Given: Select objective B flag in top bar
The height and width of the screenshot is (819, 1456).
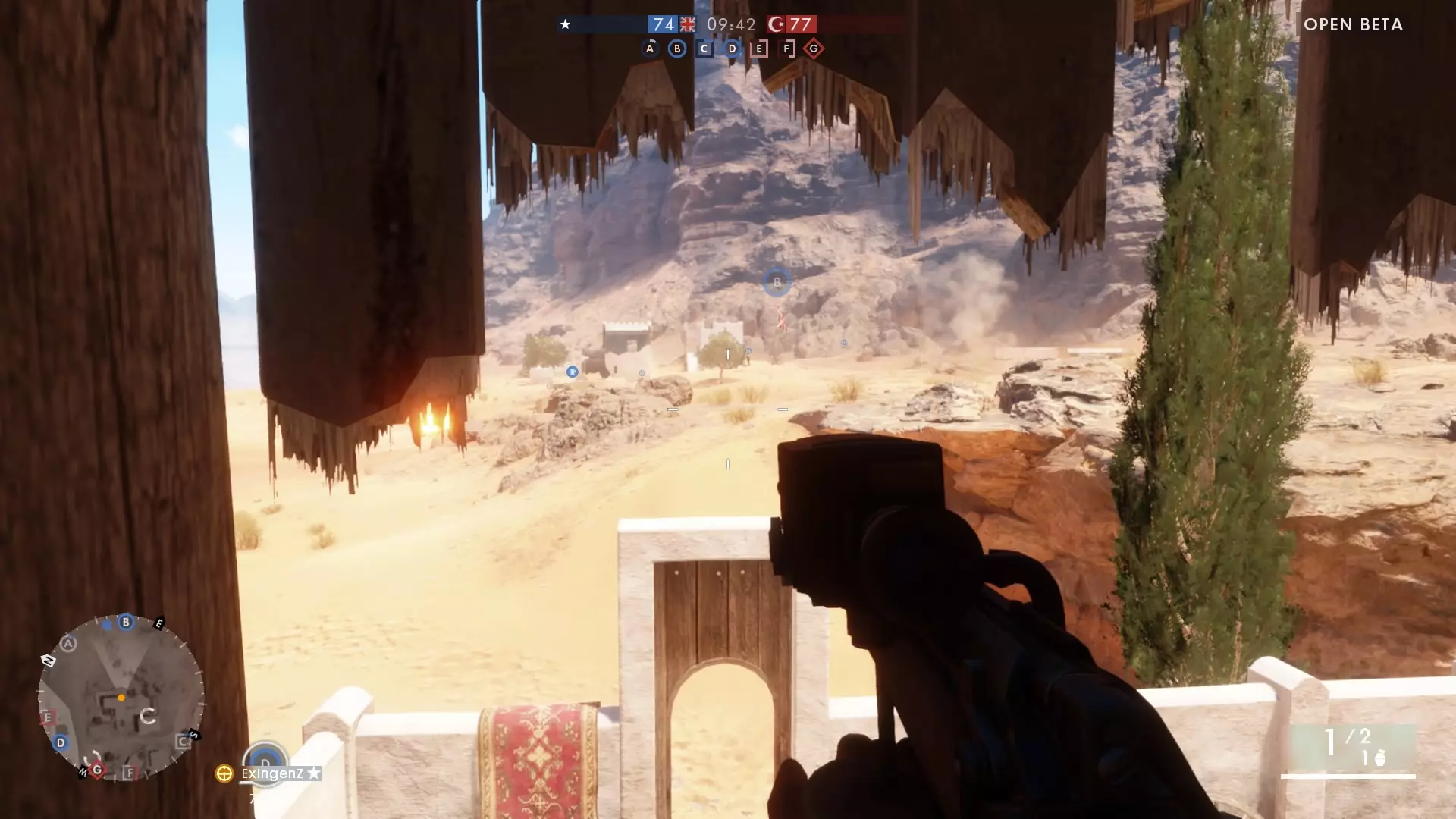Looking at the screenshot, I should click(x=677, y=49).
